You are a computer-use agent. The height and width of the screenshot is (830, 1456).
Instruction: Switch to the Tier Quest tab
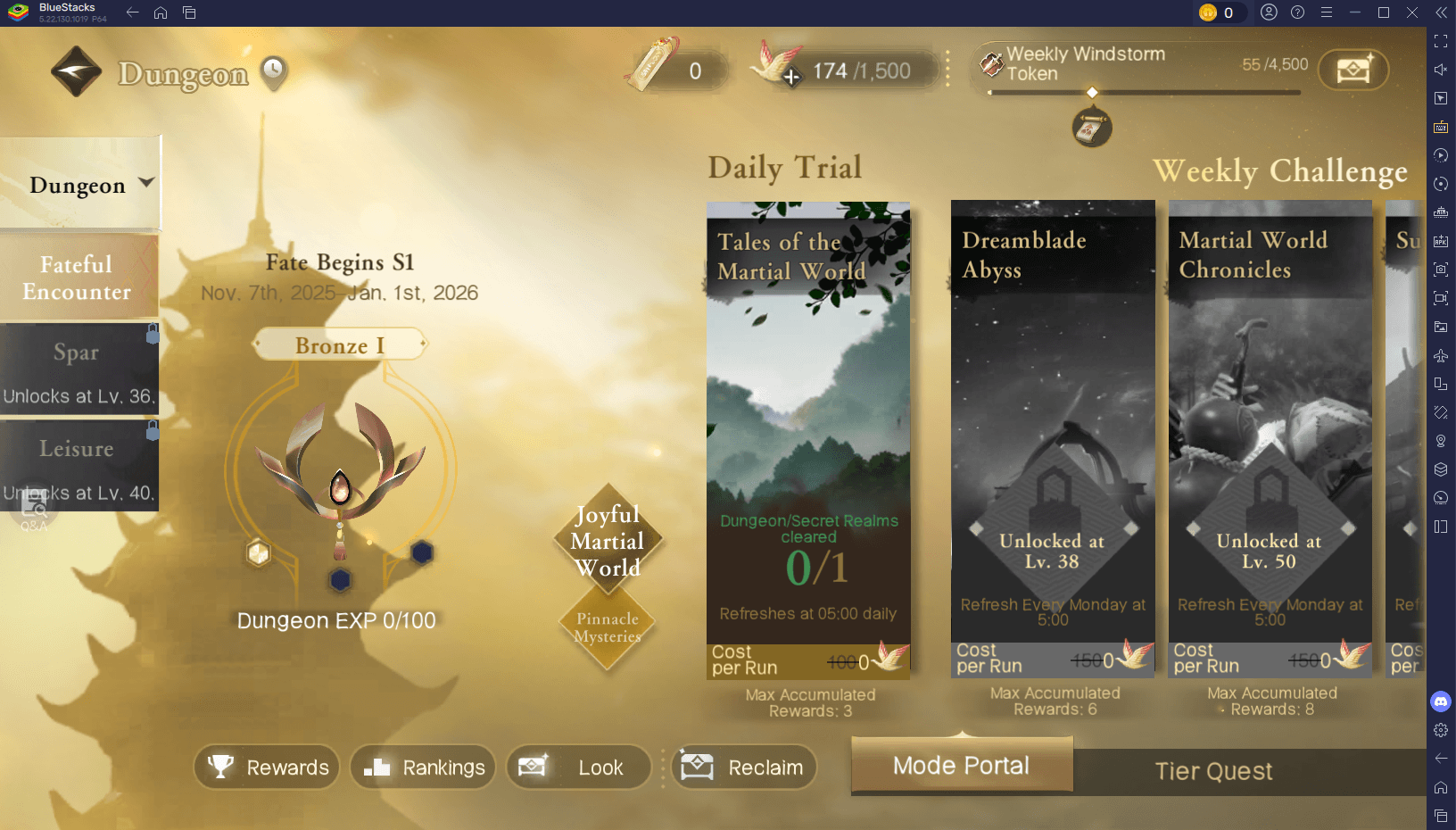coord(1213,771)
